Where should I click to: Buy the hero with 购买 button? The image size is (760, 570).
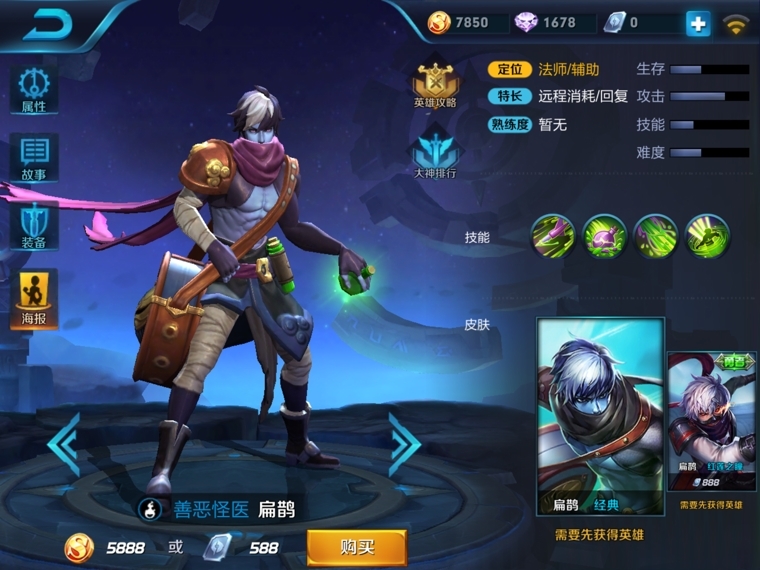[x=356, y=547]
